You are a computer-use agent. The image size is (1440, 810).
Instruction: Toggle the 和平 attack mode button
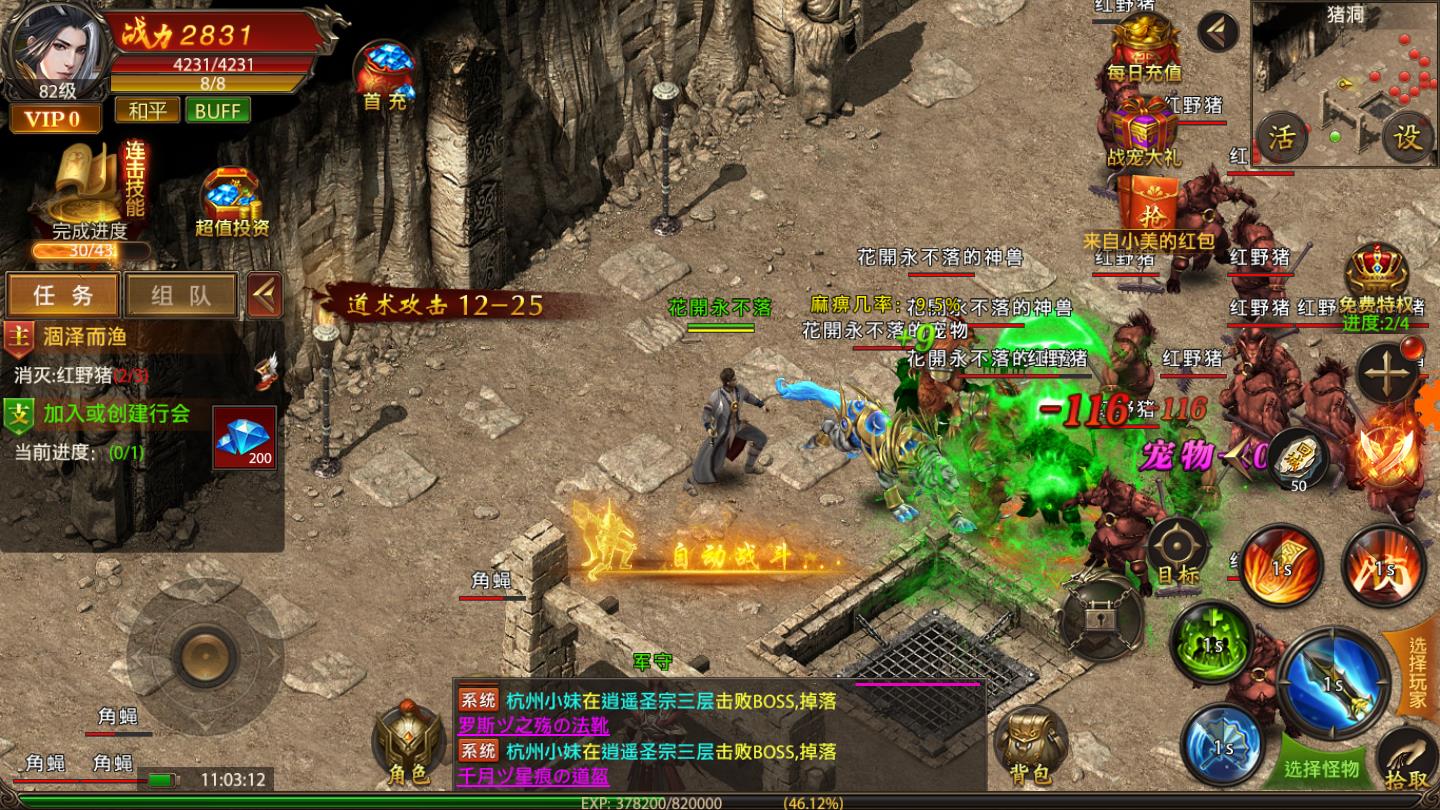click(x=147, y=110)
